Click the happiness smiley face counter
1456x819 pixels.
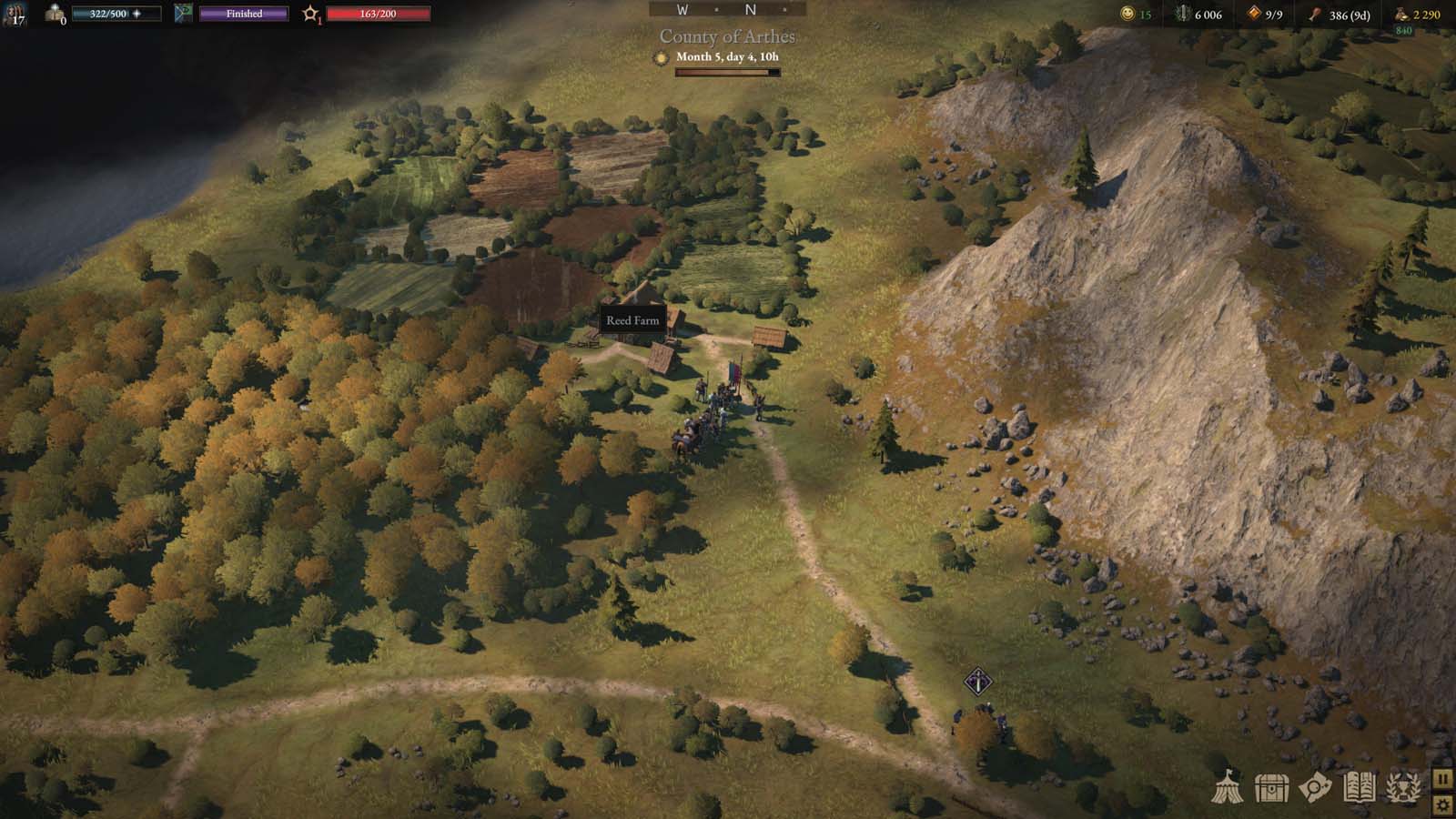pyautogui.click(x=1127, y=14)
